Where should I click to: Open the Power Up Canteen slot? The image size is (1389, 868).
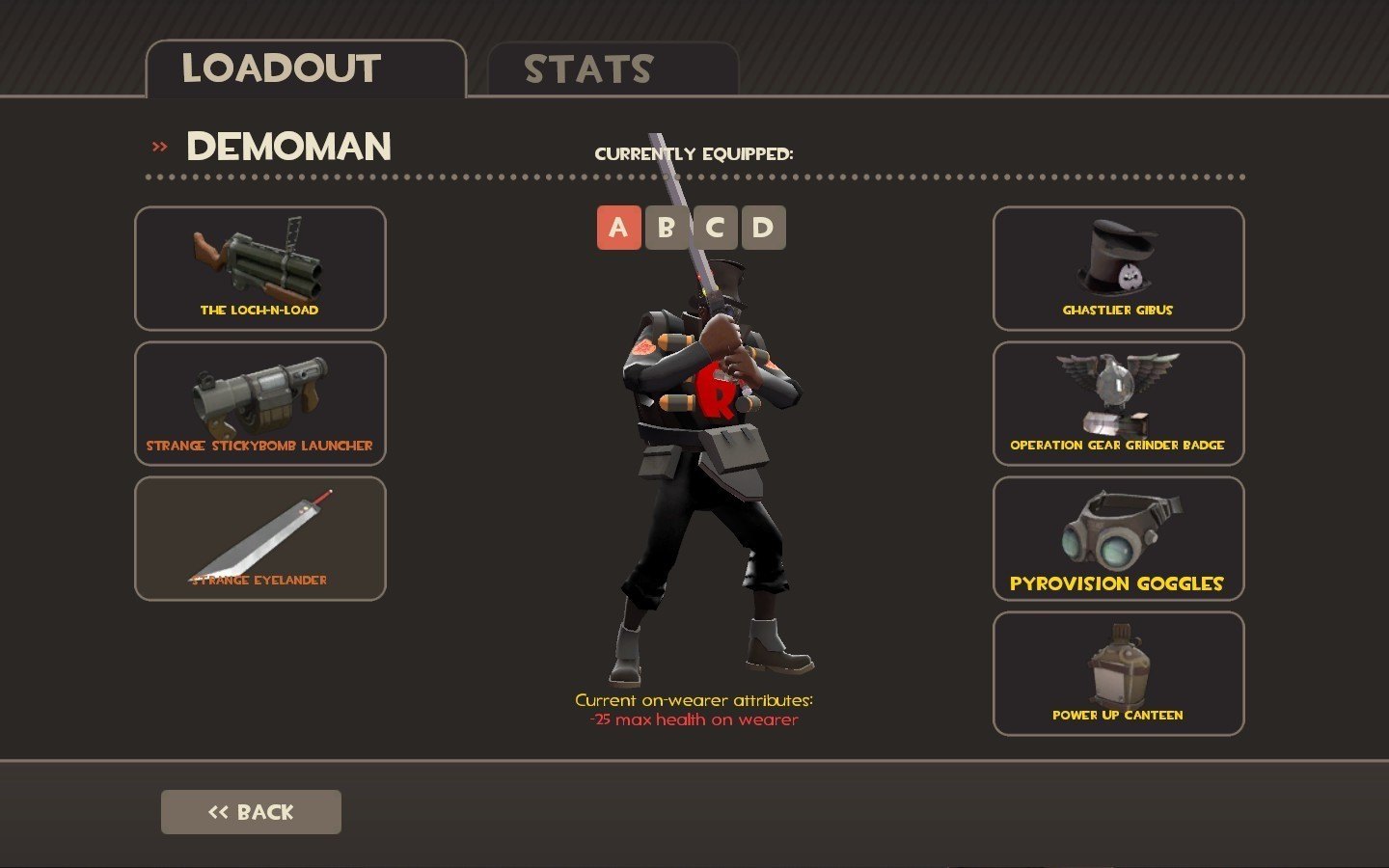[1118, 673]
